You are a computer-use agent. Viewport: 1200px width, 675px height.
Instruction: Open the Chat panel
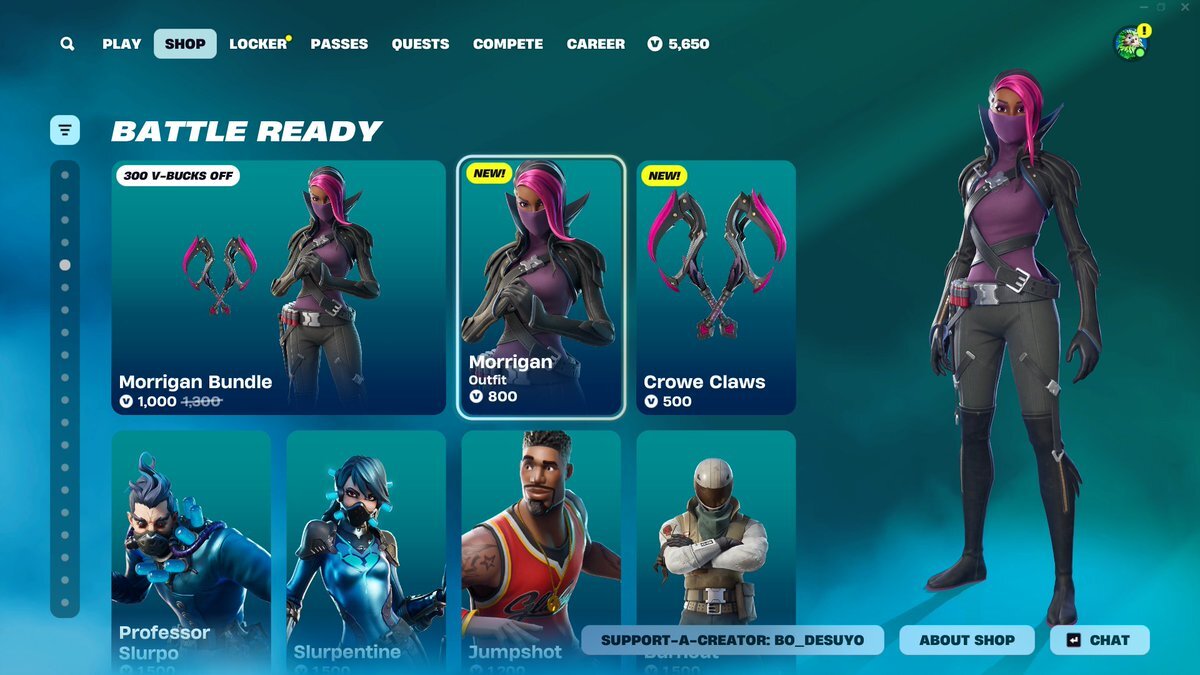click(x=1099, y=640)
